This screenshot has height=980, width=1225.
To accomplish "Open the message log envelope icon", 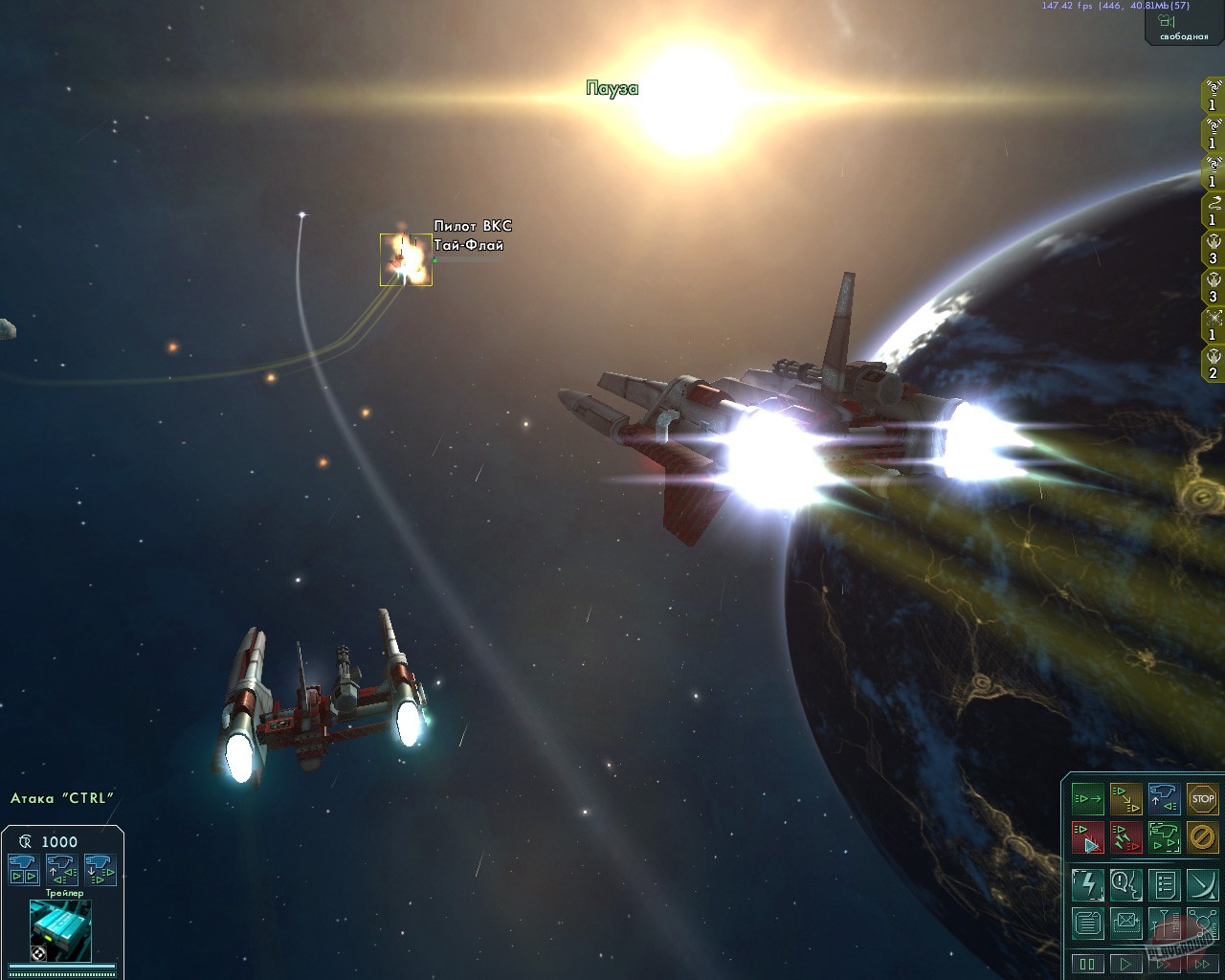I will tap(1126, 924).
